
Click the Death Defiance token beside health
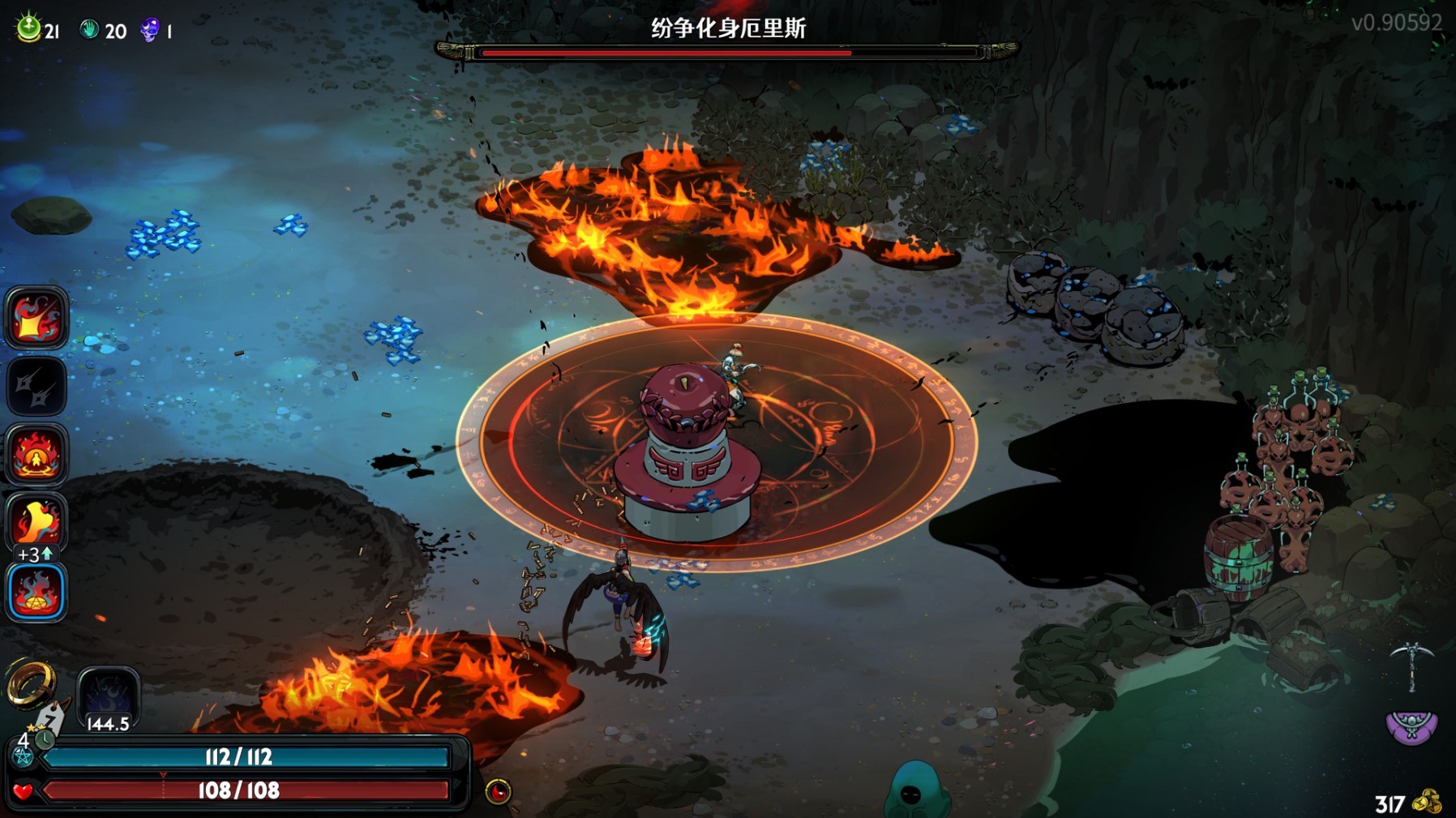pyautogui.click(x=498, y=790)
